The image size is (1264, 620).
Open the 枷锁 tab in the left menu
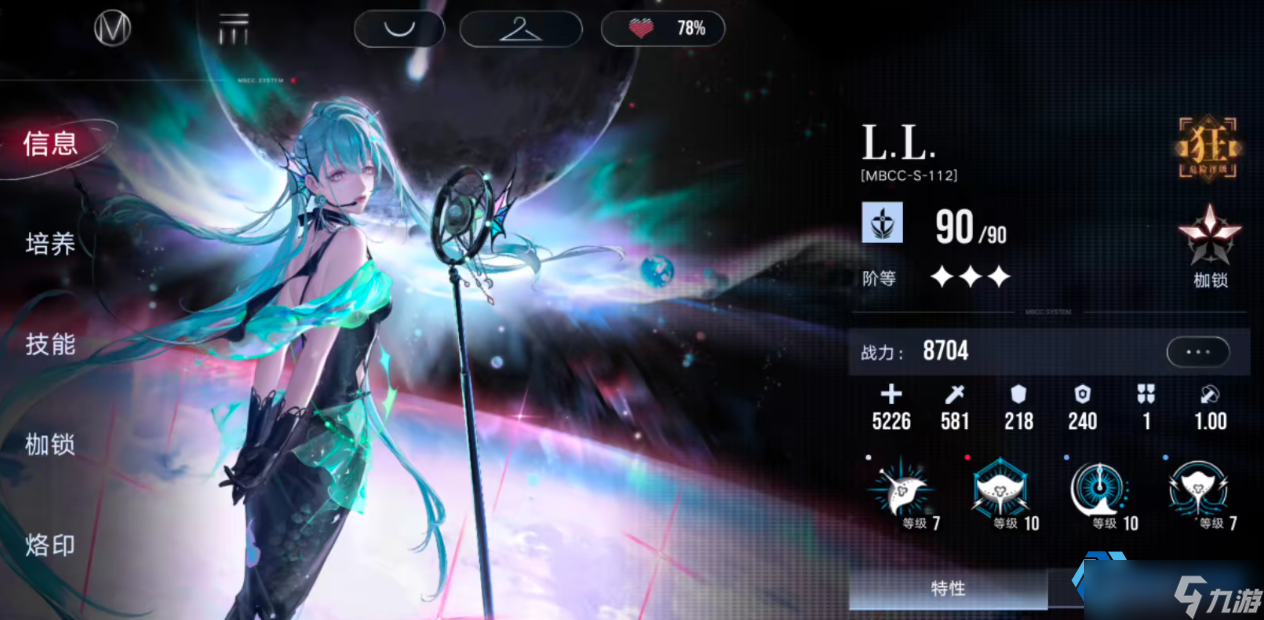pos(51,445)
